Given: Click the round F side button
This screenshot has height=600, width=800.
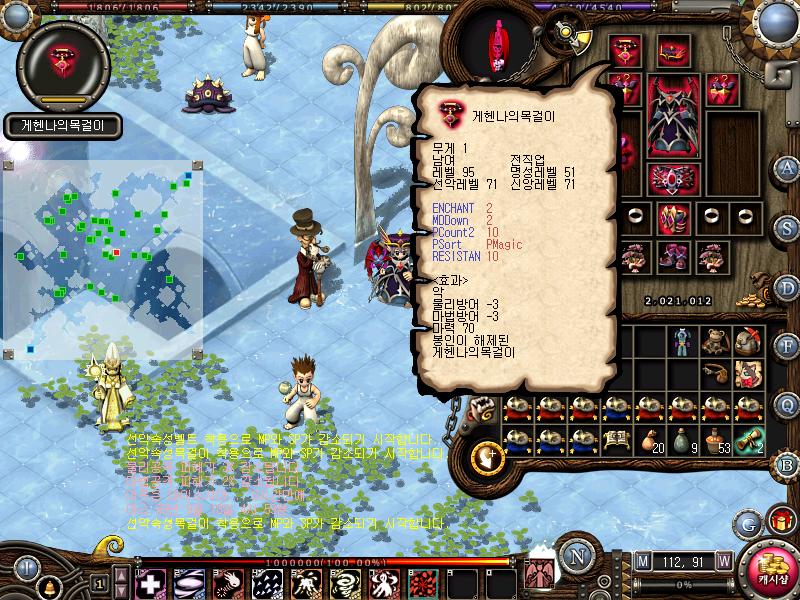Looking at the screenshot, I should [788, 347].
